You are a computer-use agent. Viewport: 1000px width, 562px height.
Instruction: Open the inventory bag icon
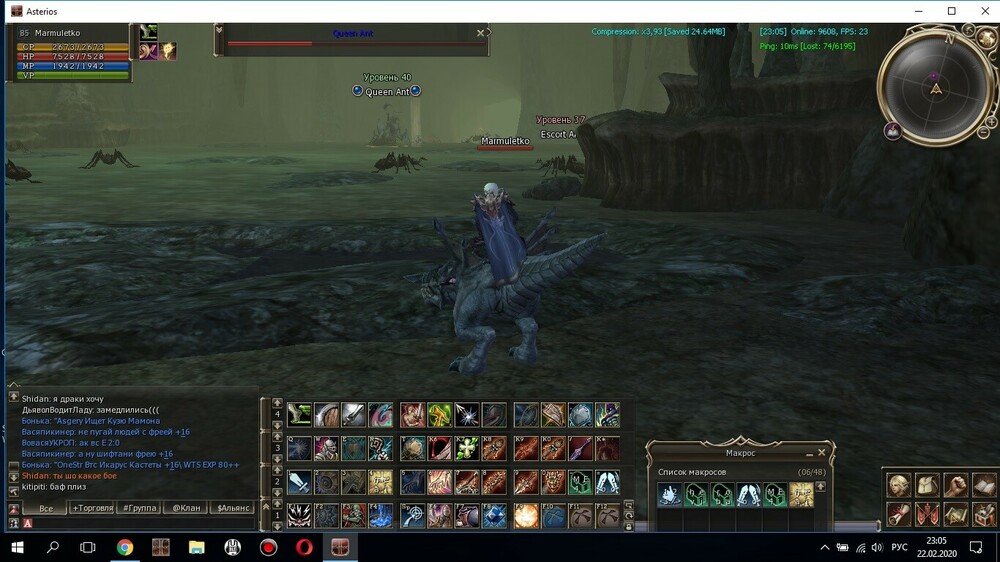pos(928,485)
